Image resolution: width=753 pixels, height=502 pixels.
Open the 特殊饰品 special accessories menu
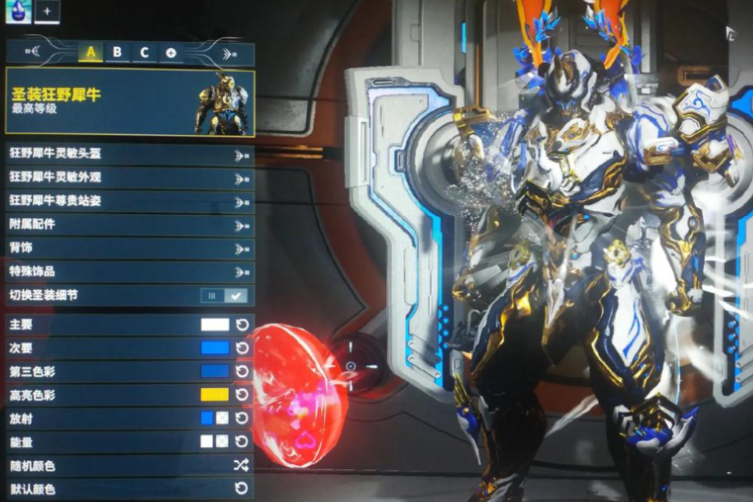coord(128,271)
